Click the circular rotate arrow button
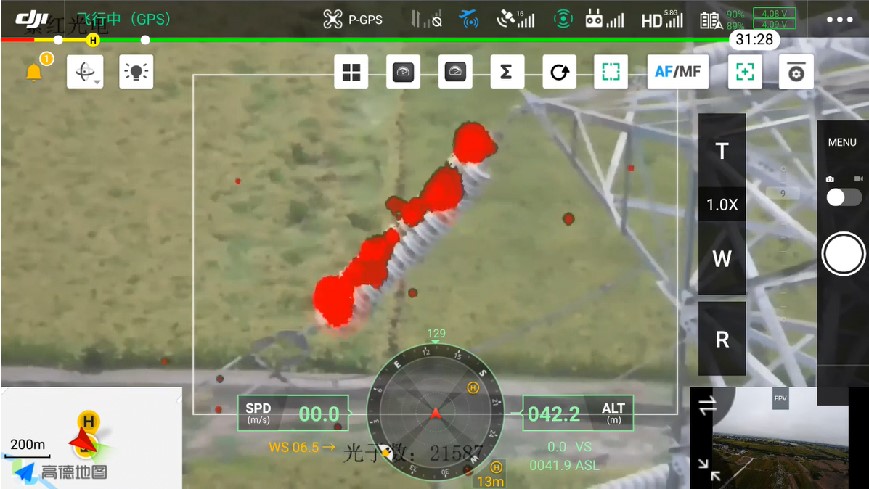The width and height of the screenshot is (869, 489). coord(560,72)
